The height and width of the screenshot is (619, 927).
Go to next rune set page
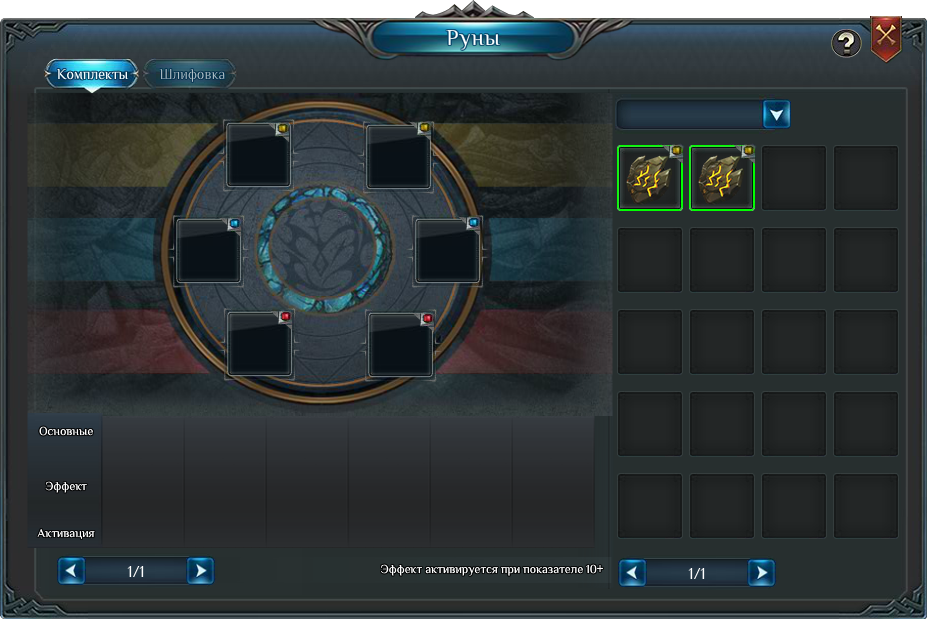coord(200,571)
